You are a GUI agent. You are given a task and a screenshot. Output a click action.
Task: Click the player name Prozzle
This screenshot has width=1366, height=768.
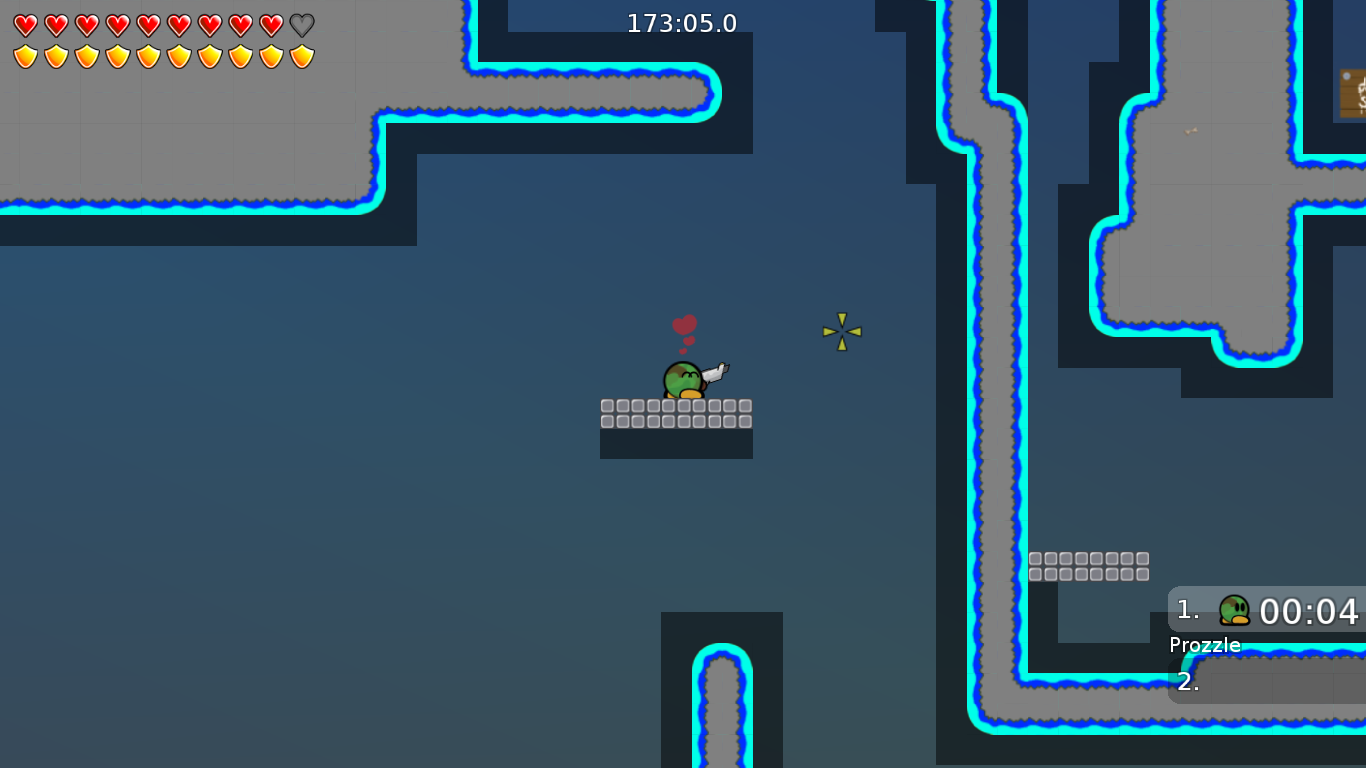[x=1204, y=645]
